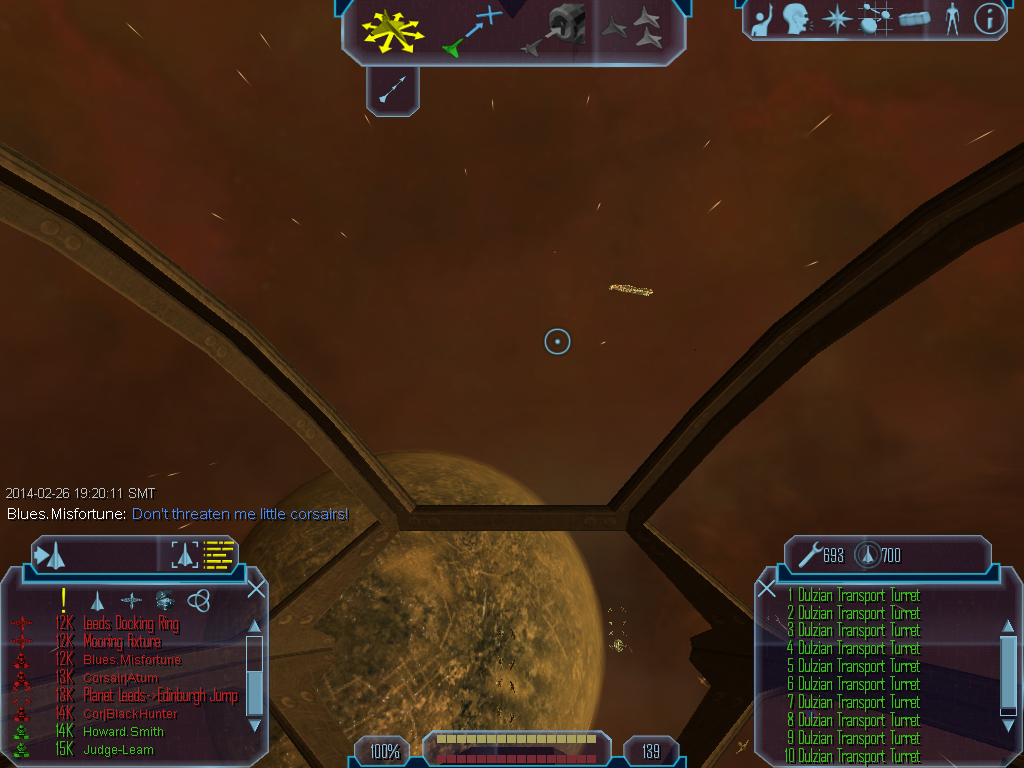1024x768 pixels.
Task: Open the talking head chat icon
Action: (796, 19)
